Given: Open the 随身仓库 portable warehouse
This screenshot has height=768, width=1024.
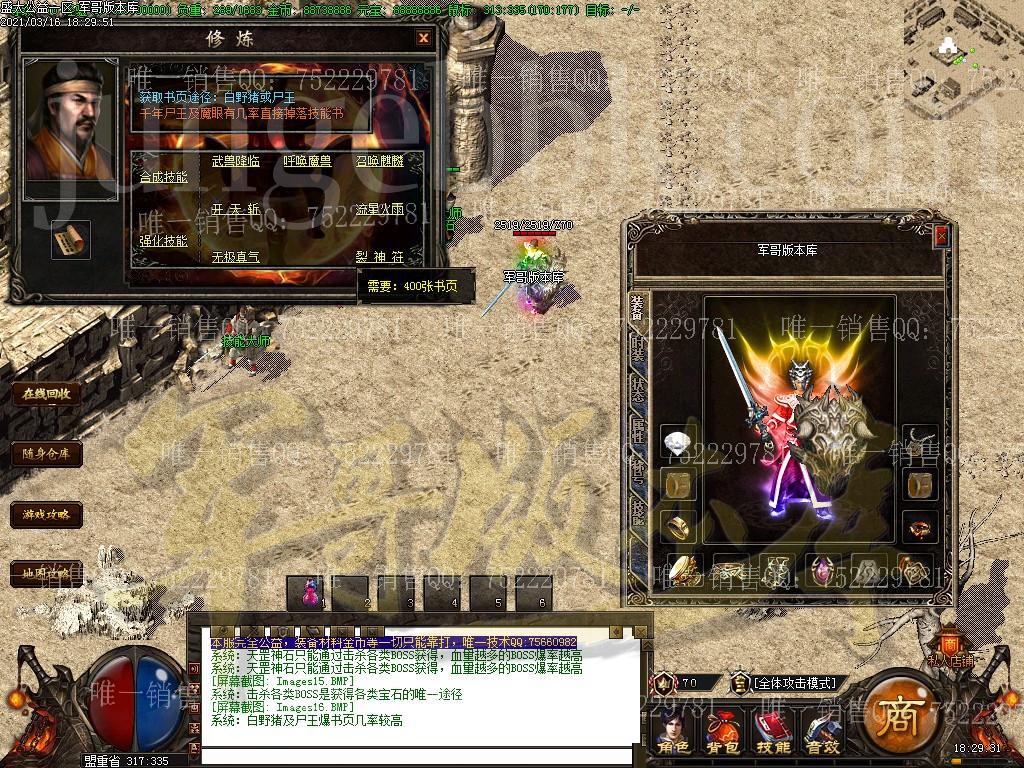Looking at the screenshot, I should click(46, 454).
